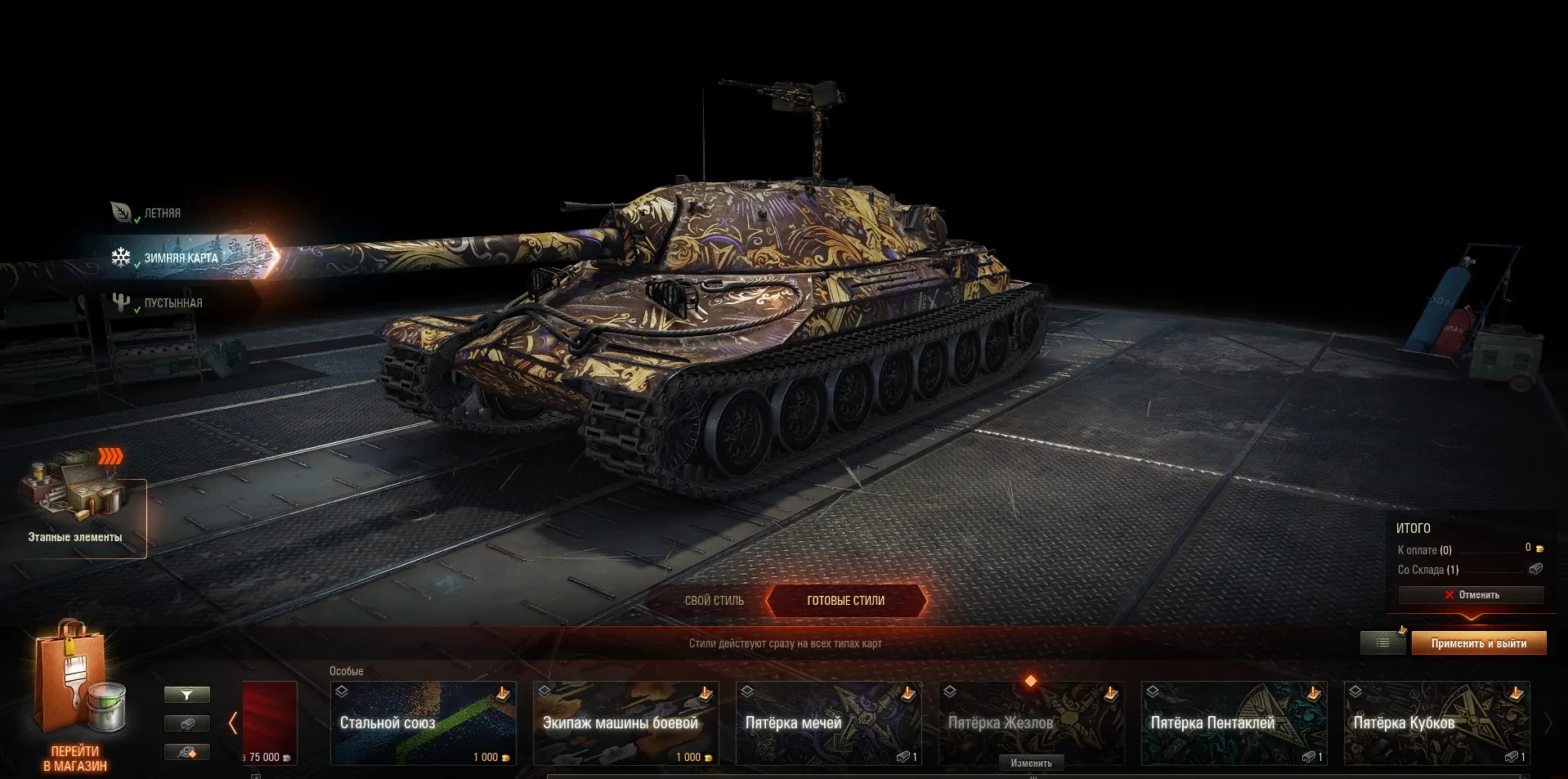
Task: Open the list view button beside Применить
Action: tap(1382, 643)
